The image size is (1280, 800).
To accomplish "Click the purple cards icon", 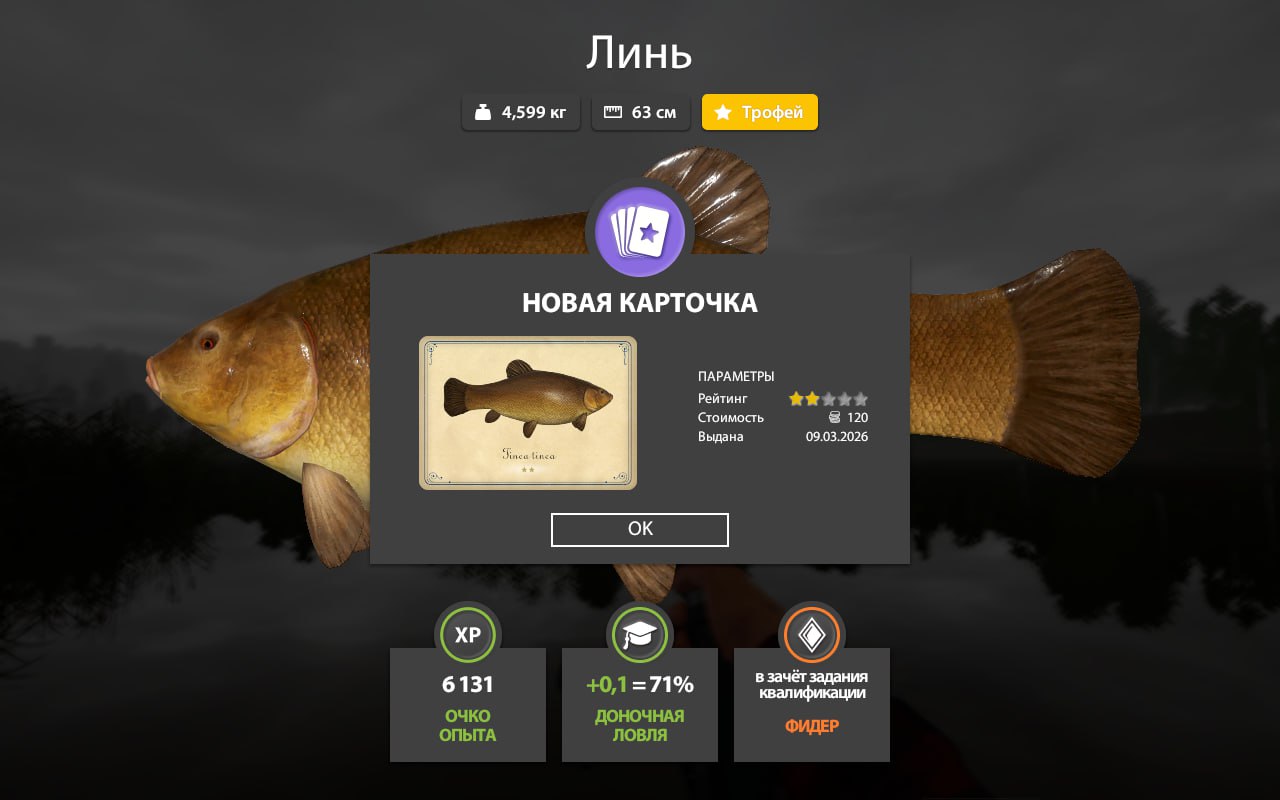I will pyautogui.click(x=640, y=232).
